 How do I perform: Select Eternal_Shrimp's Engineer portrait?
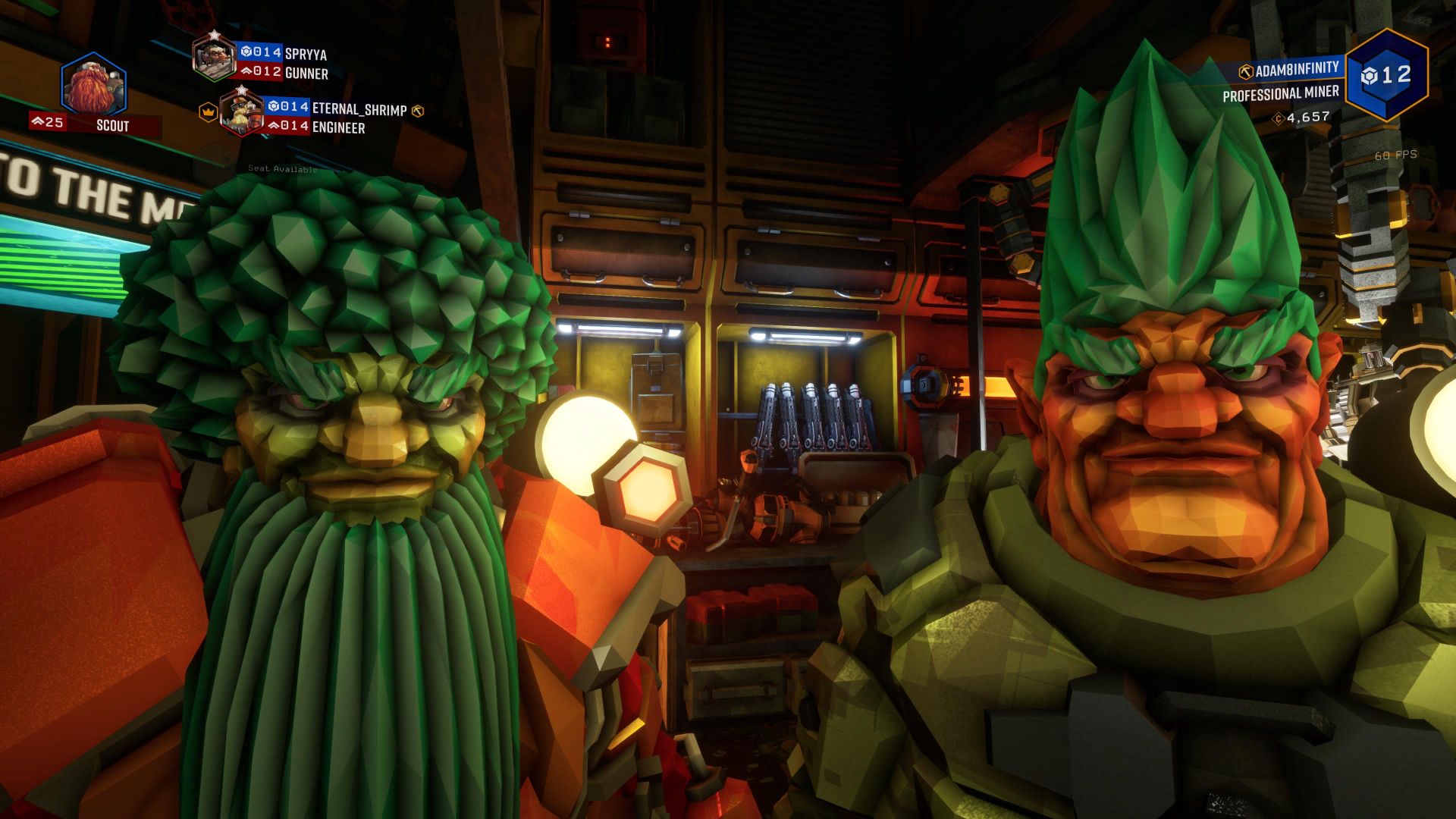pyautogui.click(x=241, y=112)
